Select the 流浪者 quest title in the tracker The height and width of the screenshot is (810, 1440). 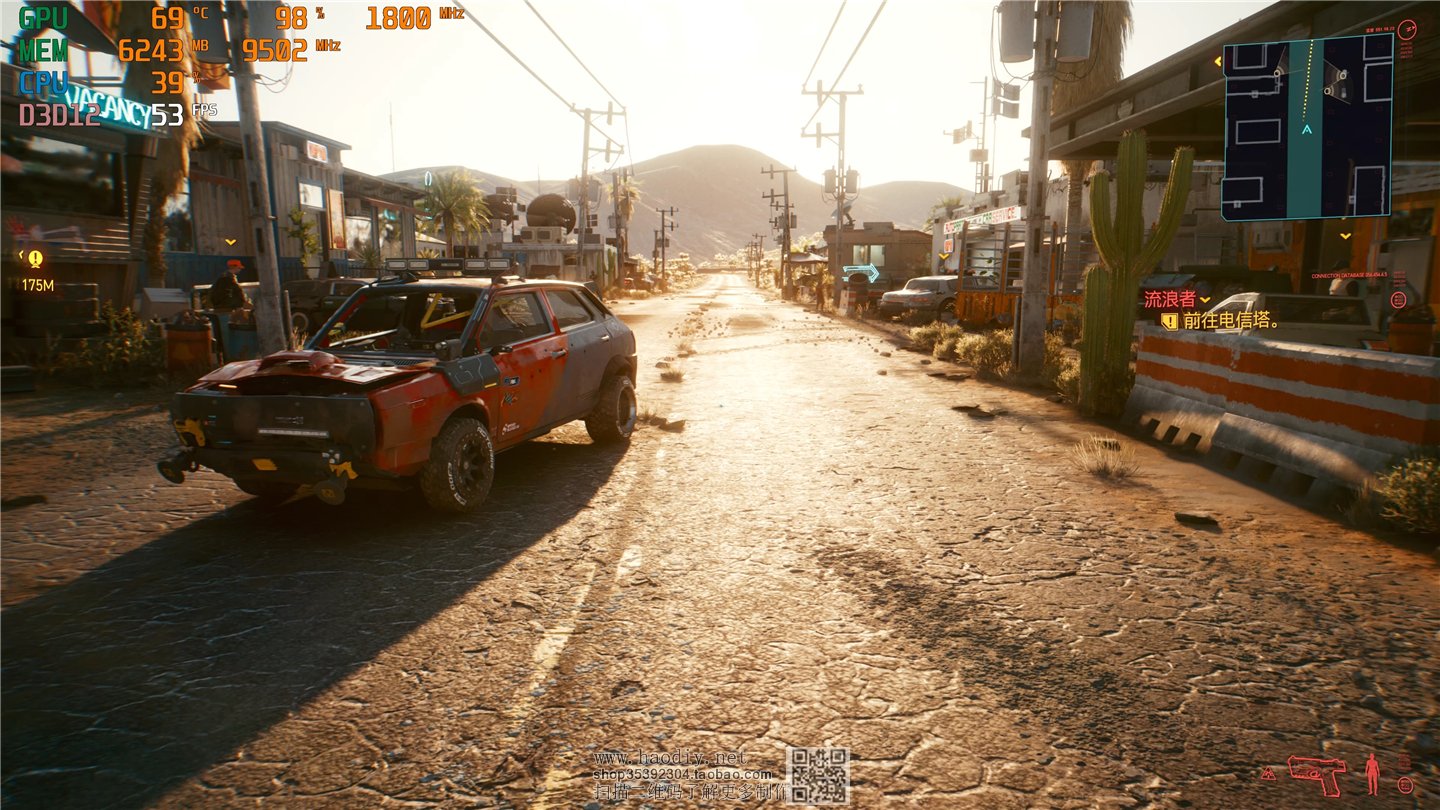coord(1169,299)
